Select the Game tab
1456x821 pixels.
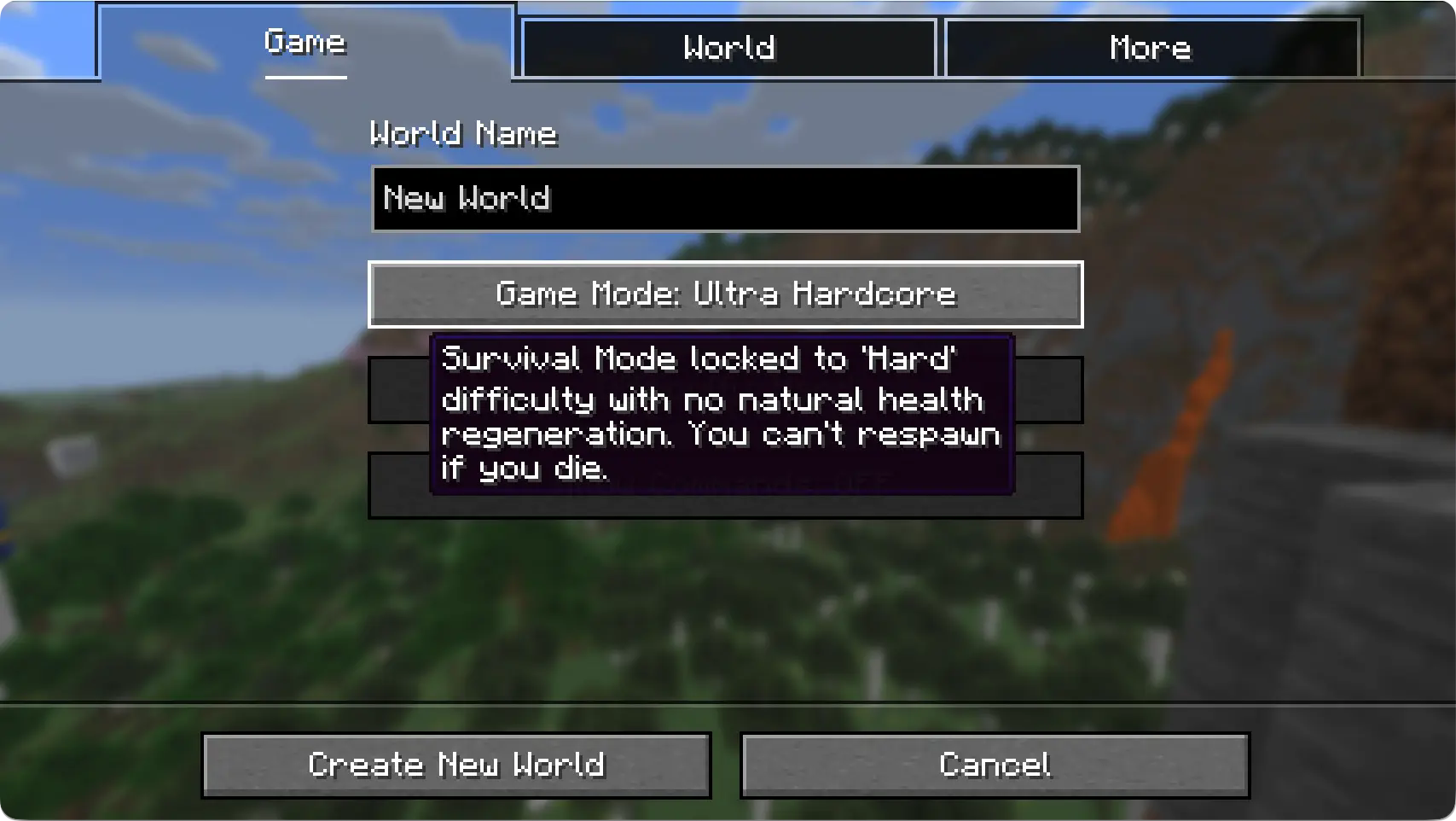pyautogui.click(x=305, y=43)
